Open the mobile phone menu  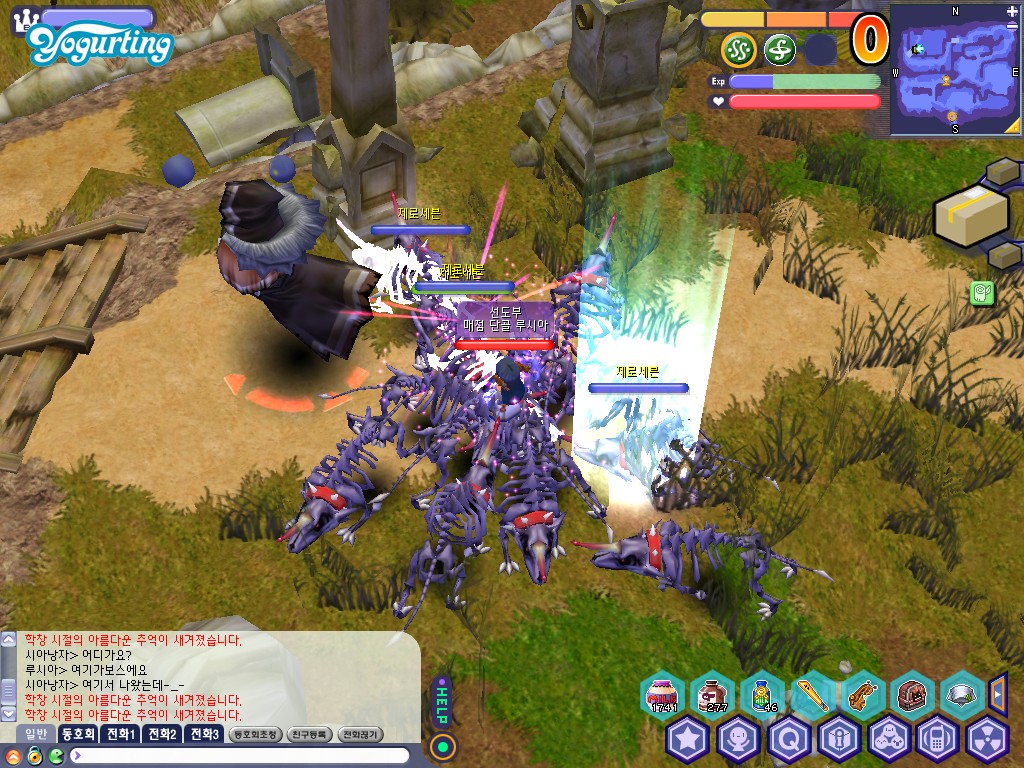point(938,739)
